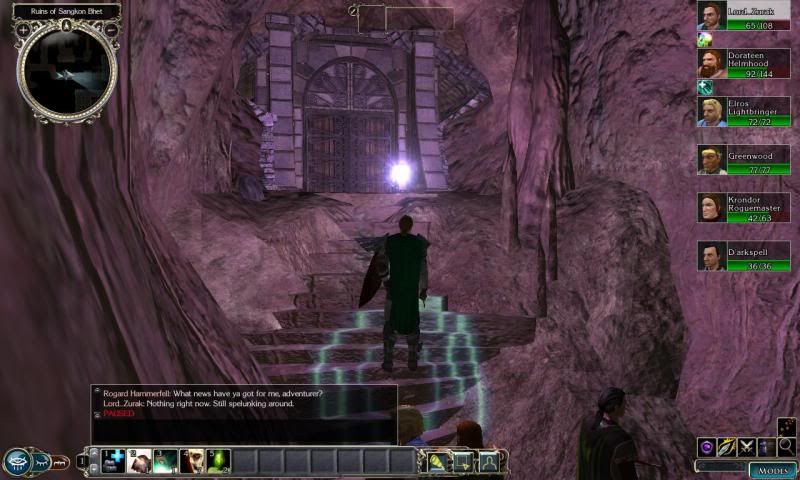Click the glowing feather icon
The height and width of the screenshot is (480, 800).
click(x=727, y=447)
